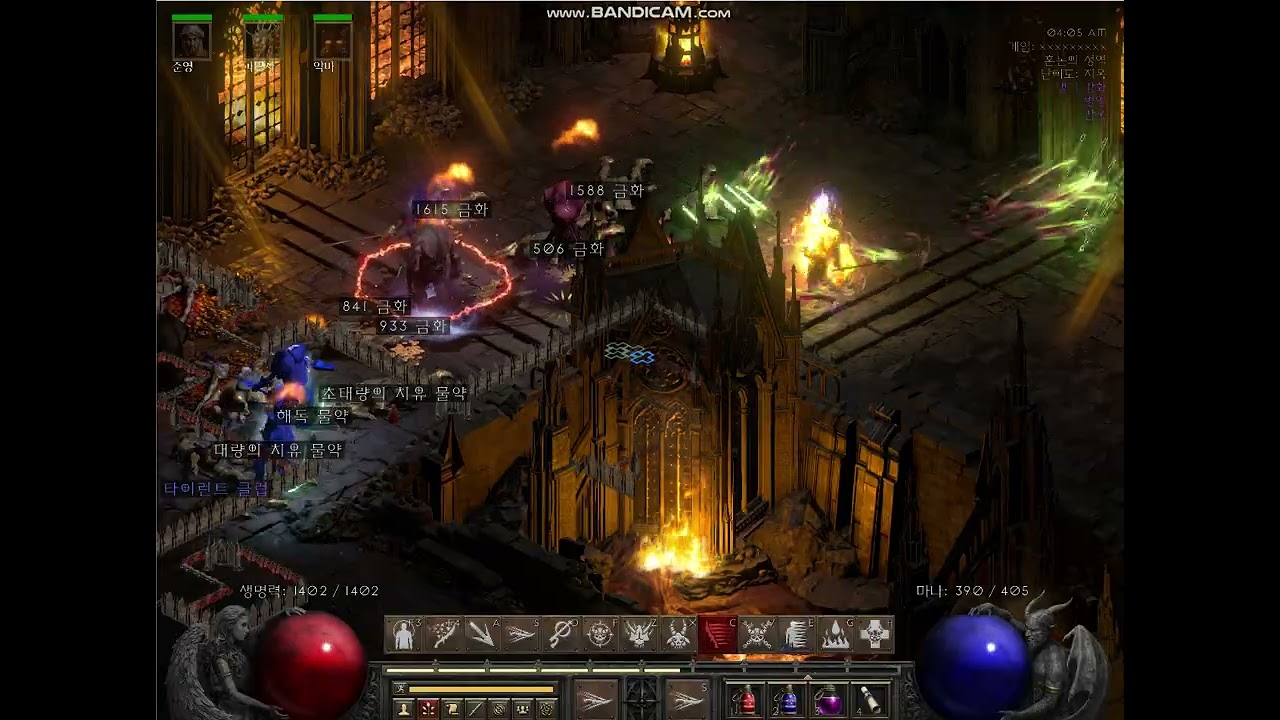Click the red highlighted skill bound to C
The image size is (1280, 720).
(x=718, y=634)
